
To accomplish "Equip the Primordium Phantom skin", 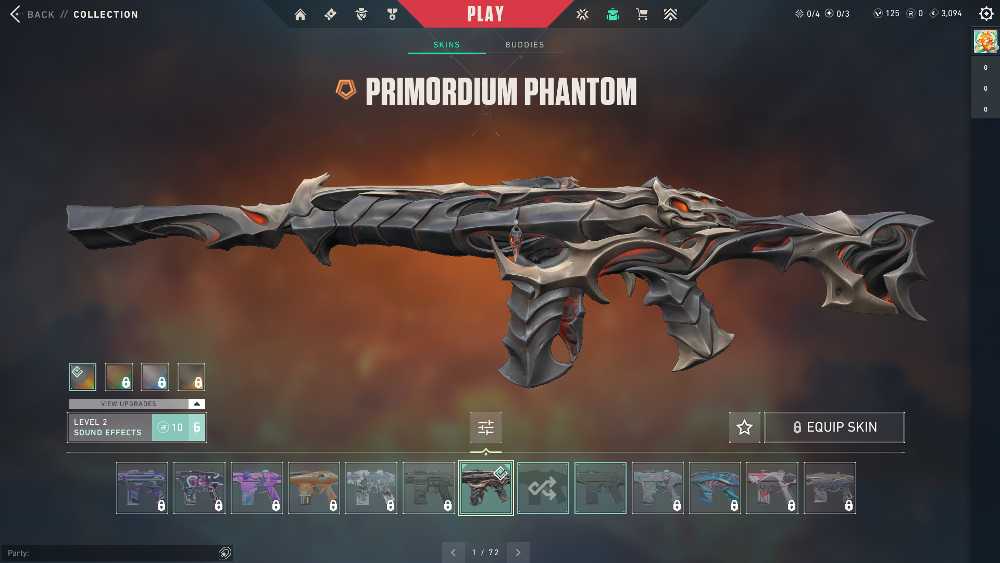I will (x=834, y=427).
